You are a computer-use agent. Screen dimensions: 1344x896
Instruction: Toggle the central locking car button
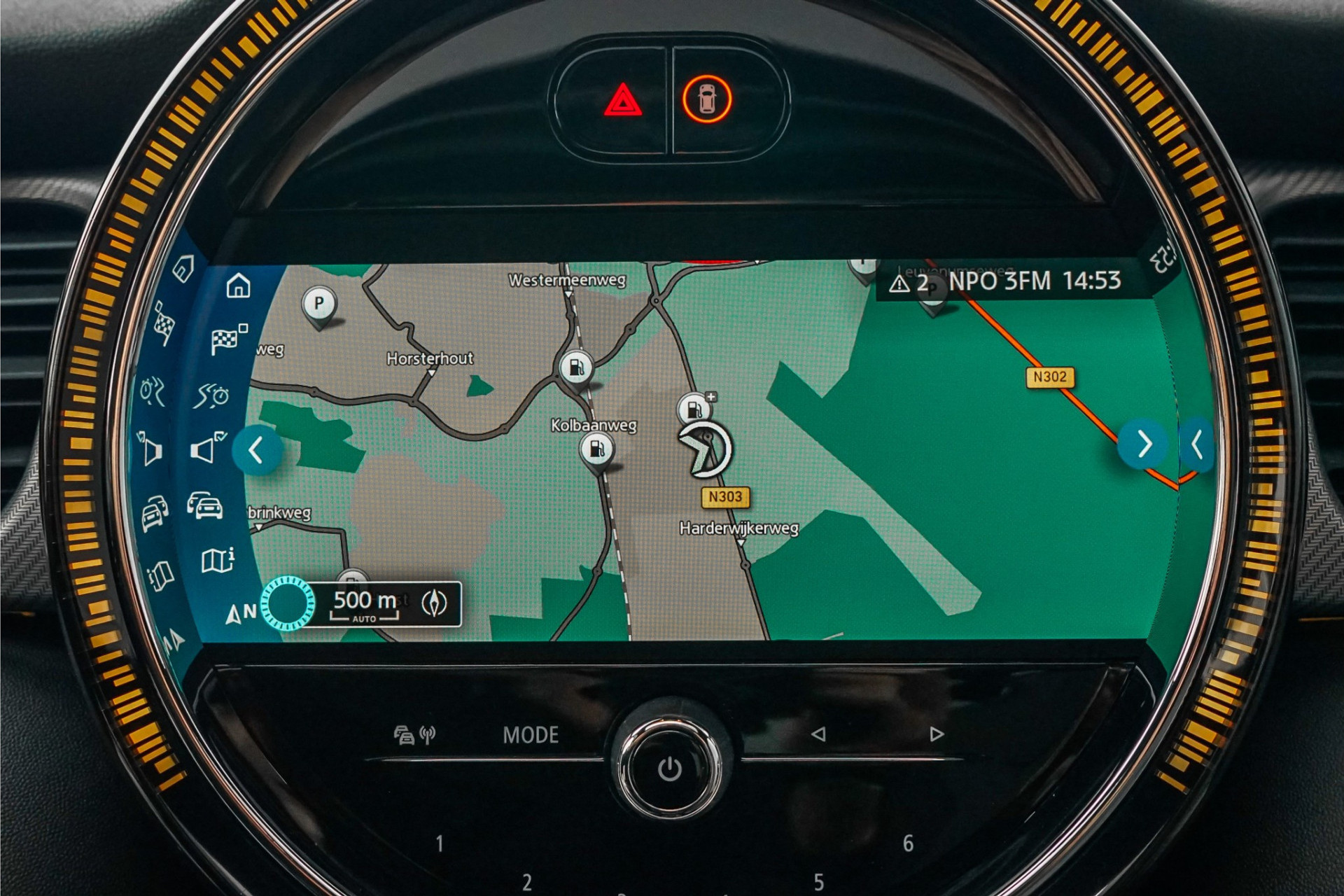click(x=707, y=99)
